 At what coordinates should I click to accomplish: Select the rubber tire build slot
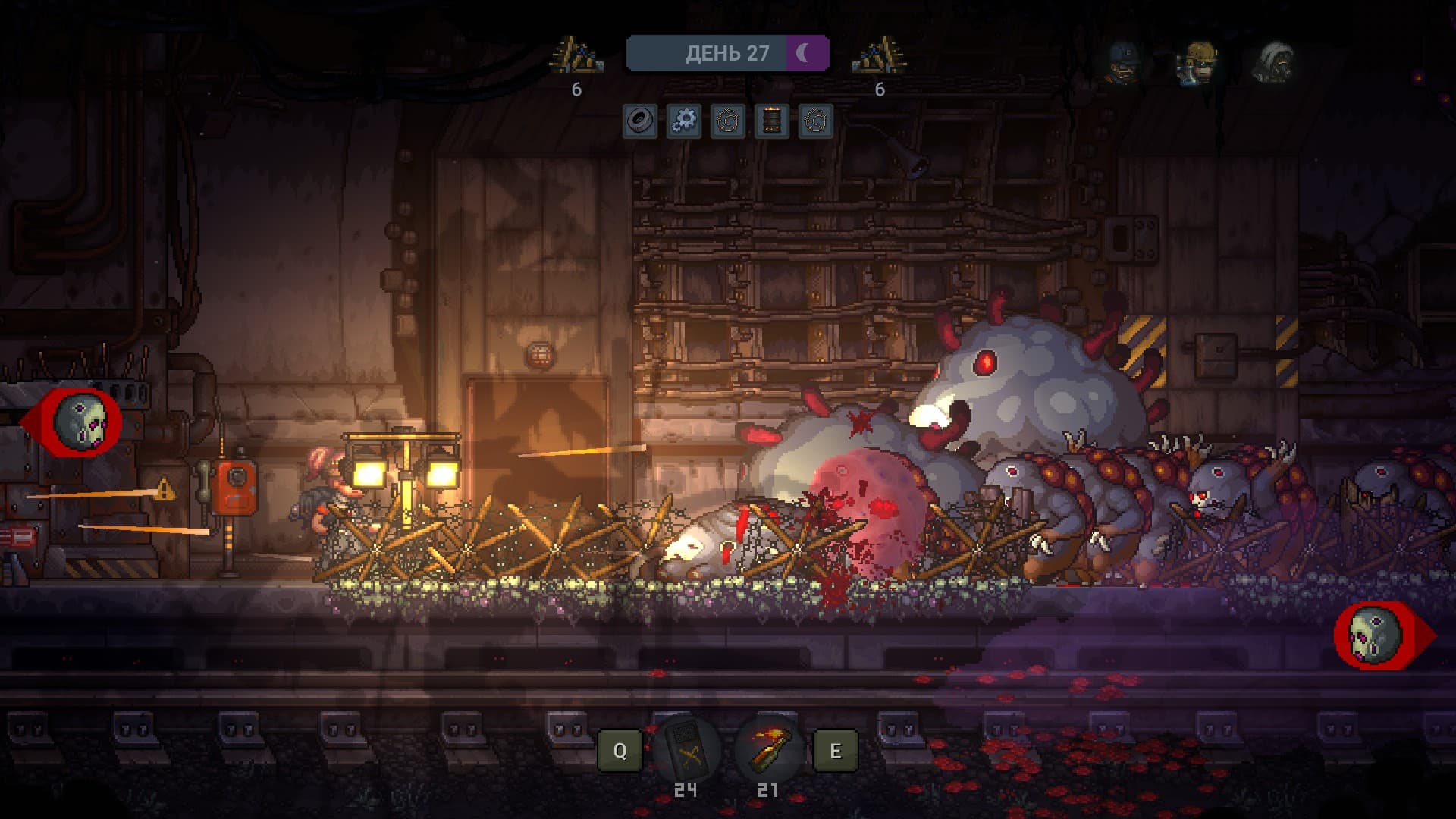[640, 121]
